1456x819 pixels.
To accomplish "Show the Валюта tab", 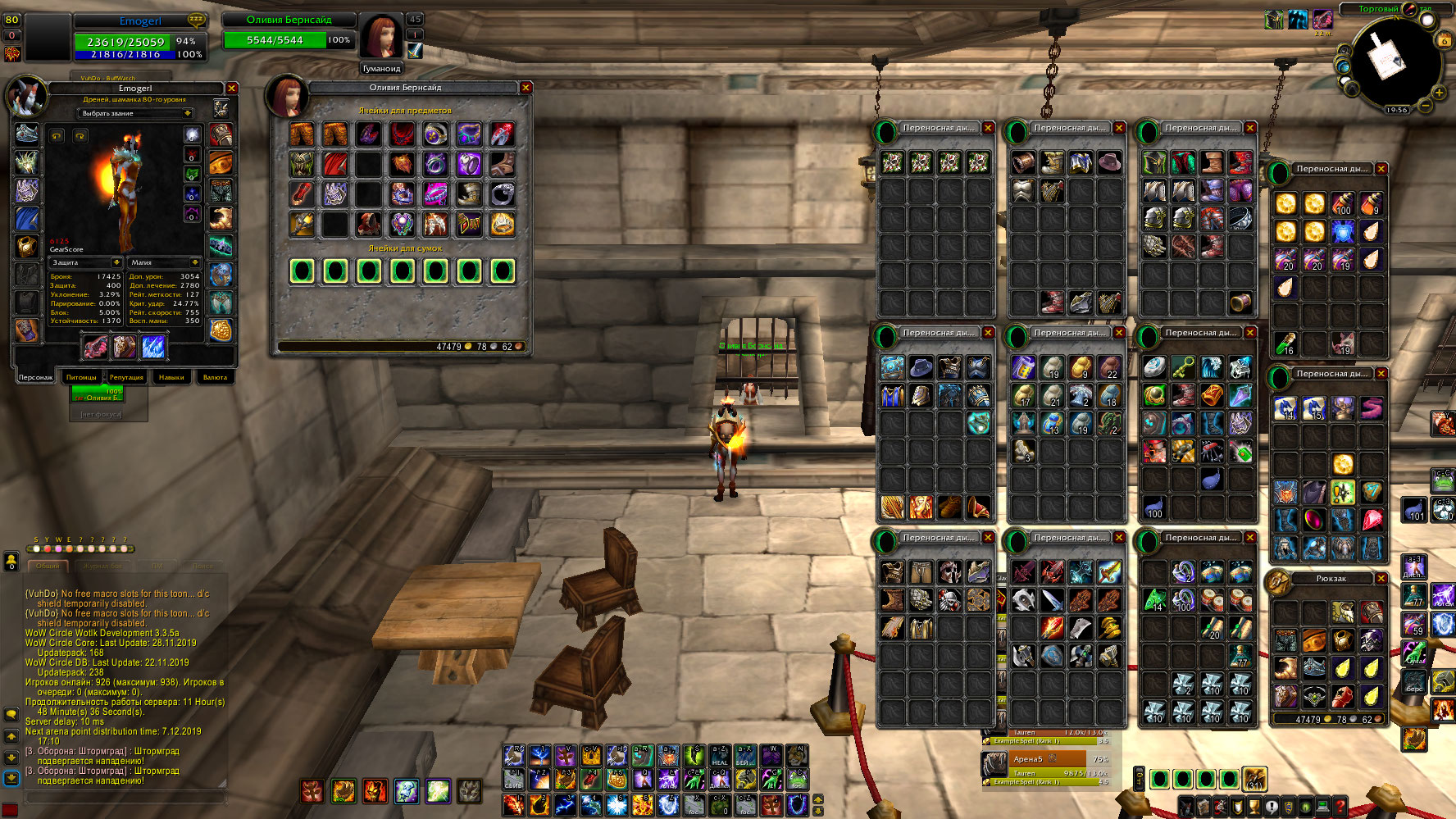I will 215,377.
